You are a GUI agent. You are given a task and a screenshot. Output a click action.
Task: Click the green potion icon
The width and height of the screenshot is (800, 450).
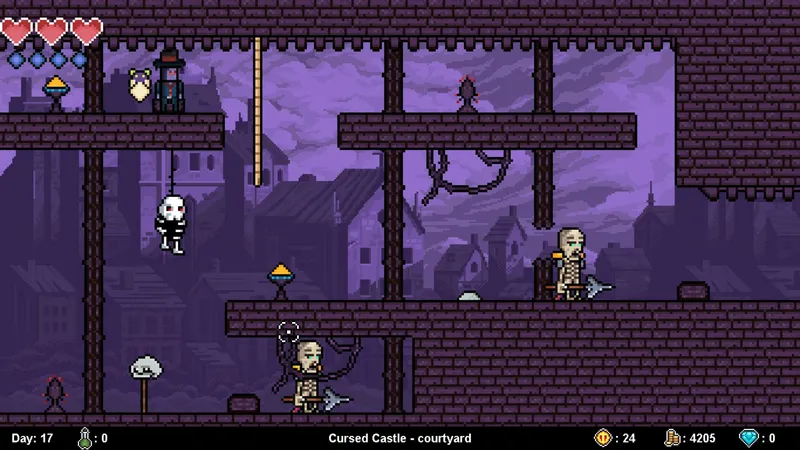click(85, 438)
